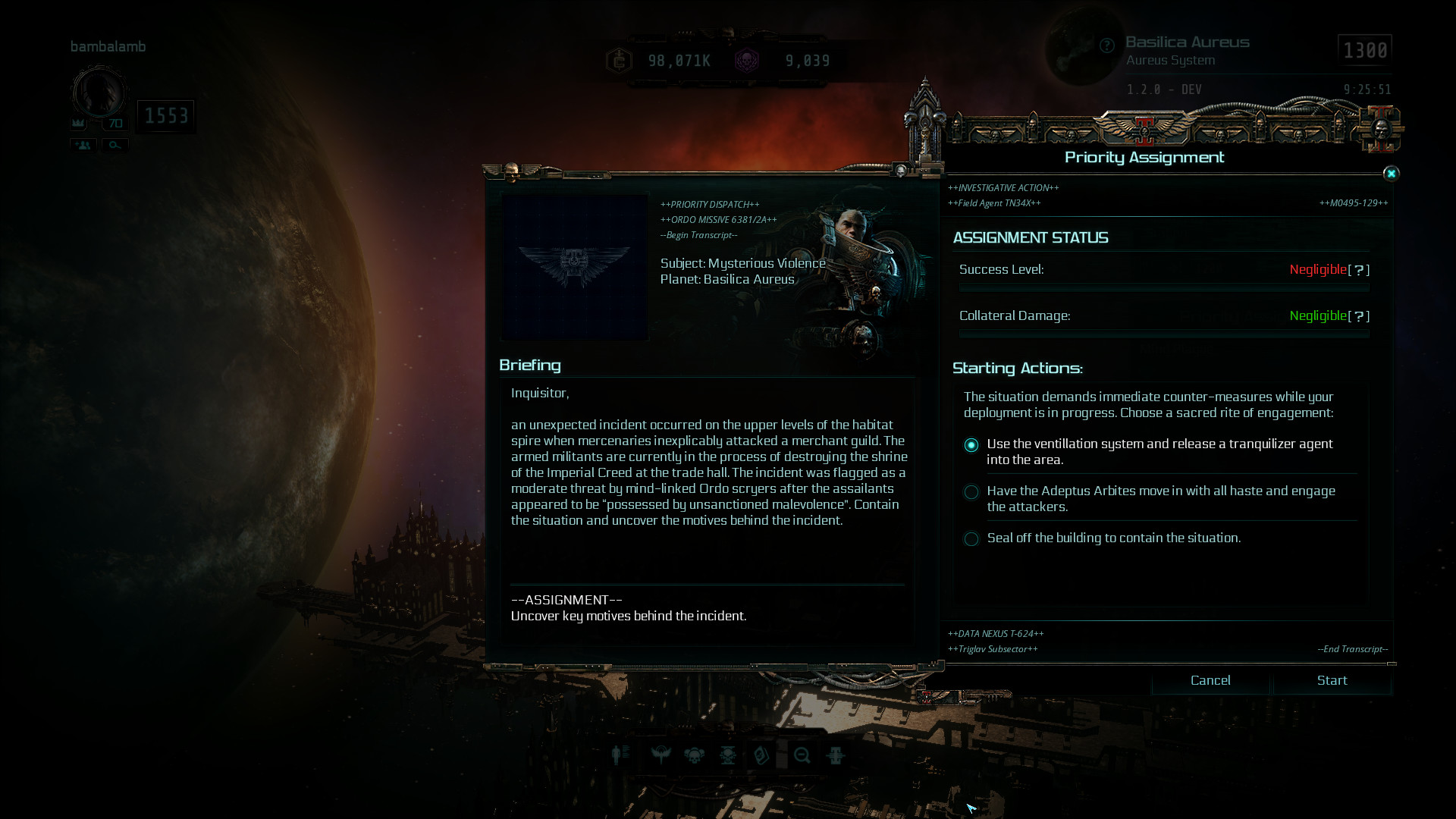Cancel the Priority Assignment
The image size is (1456, 819).
1210,680
